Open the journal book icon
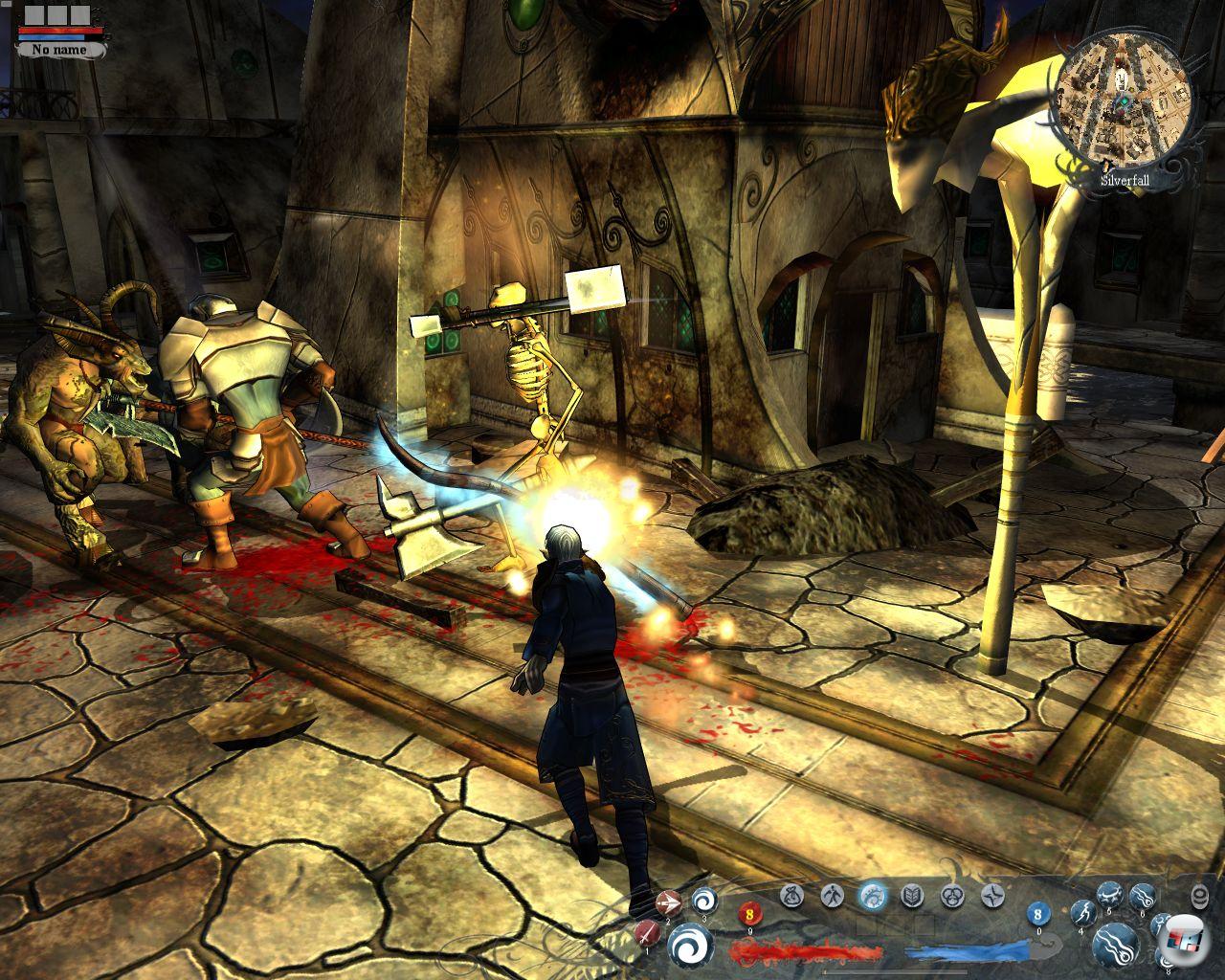The height and width of the screenshot is (980, 1225). click(913, 896)
